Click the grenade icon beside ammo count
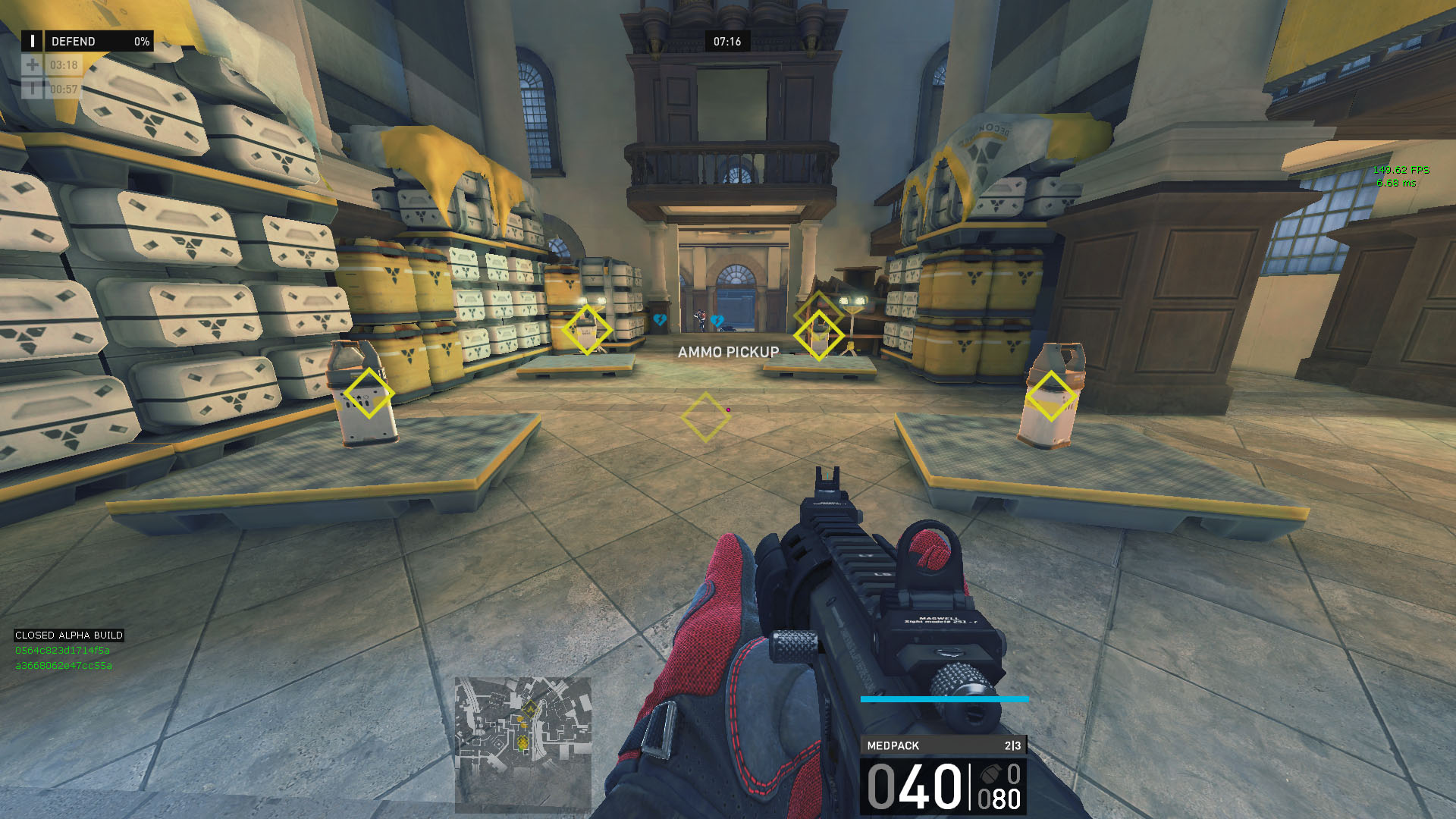 point(990,774)
